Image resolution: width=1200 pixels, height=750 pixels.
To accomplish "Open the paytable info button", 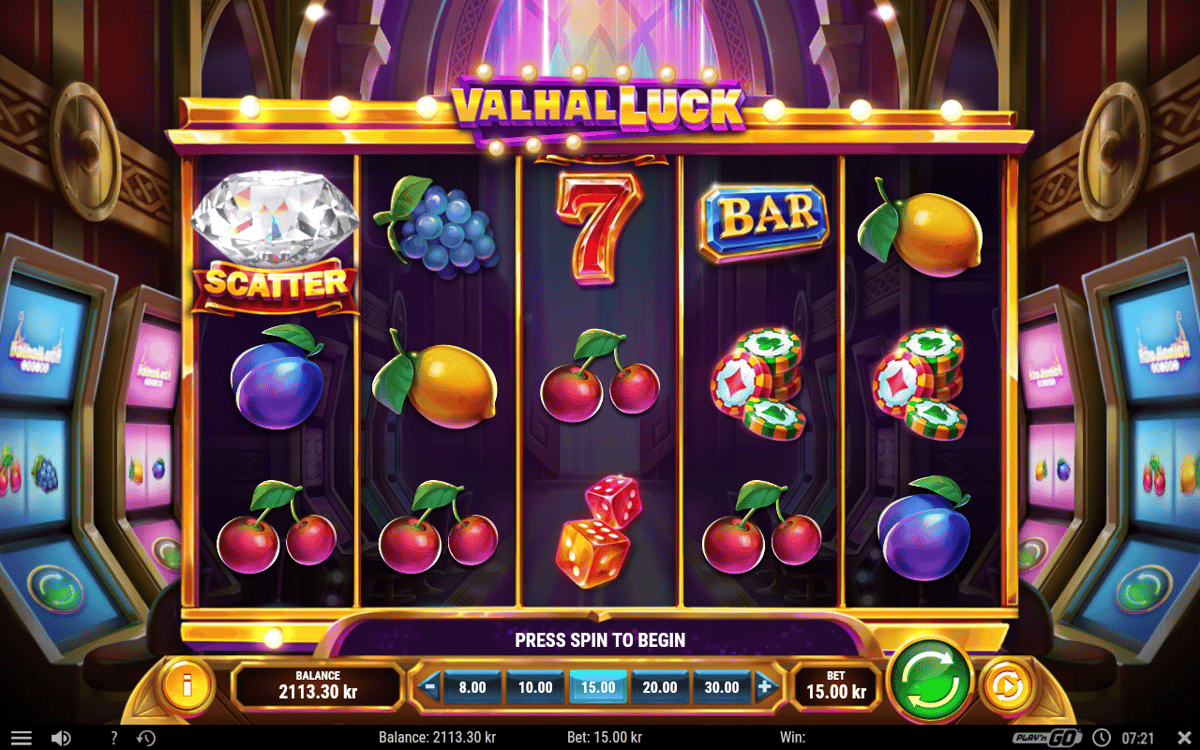I will coord(187,687).
